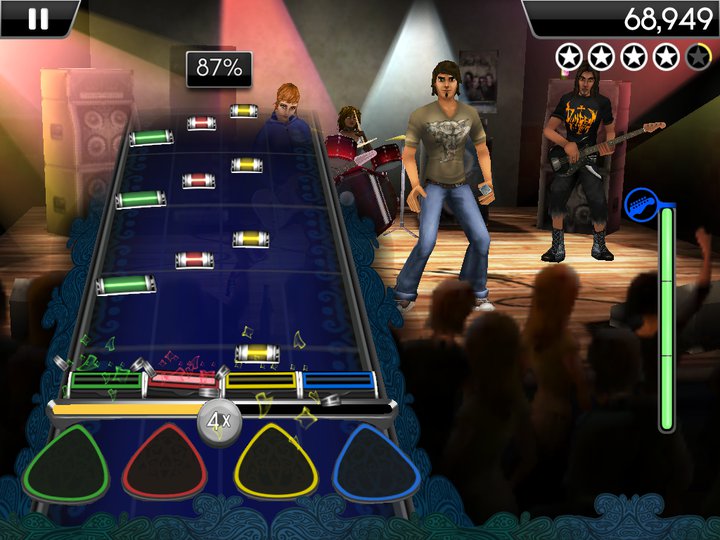This screenshot has height=540, width=720.
Task: Tap the blue guitar pick button
Action: tap(376, 462)
